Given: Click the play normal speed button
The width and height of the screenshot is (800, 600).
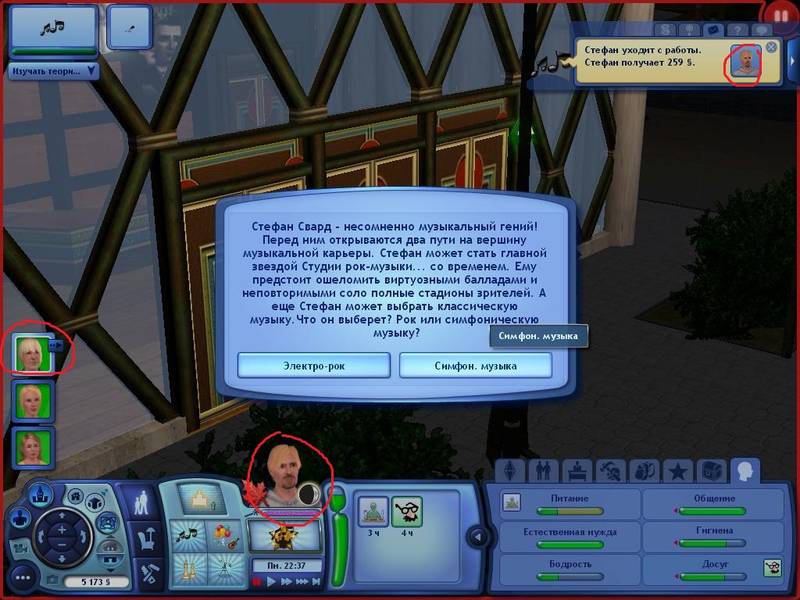Looking at the screenshot, I should pos(270,581).
